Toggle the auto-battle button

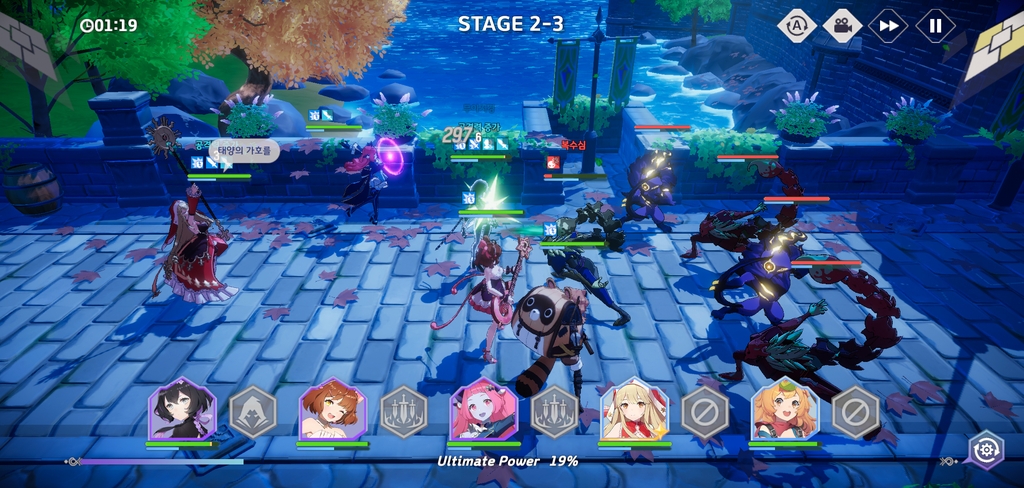(x=797, y=26)
